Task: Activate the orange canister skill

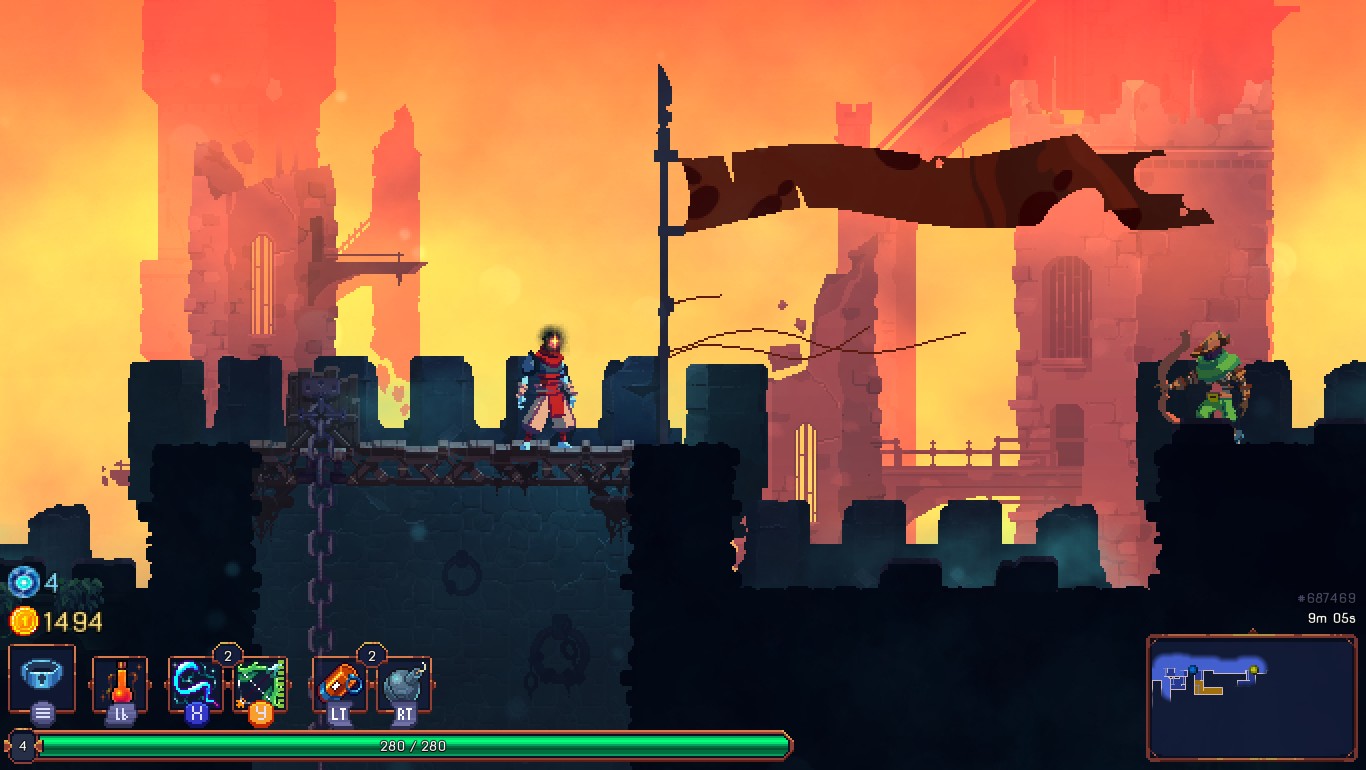Action: (x=340, y=683)
